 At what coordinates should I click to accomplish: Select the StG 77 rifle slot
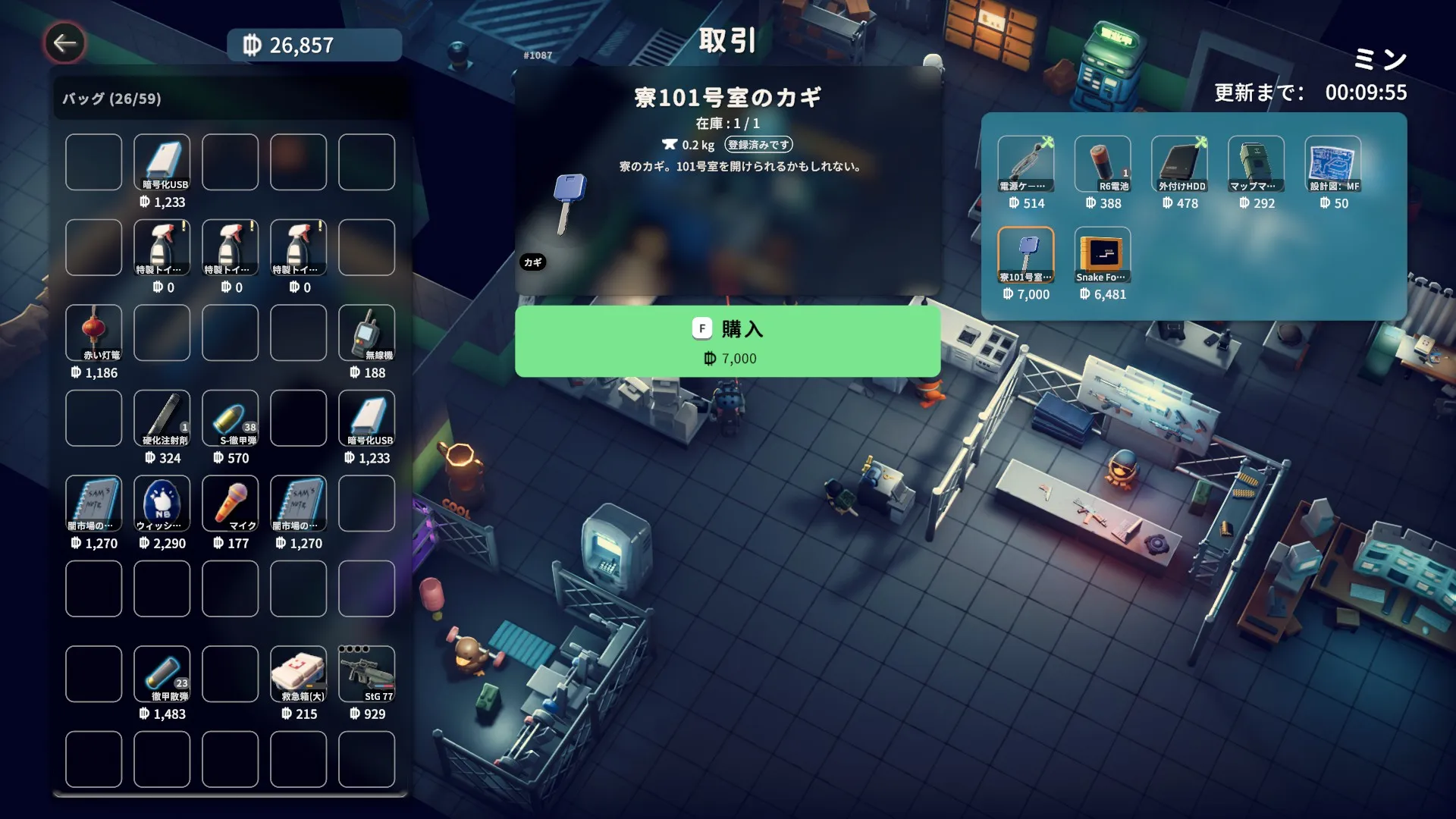point(367,674)
